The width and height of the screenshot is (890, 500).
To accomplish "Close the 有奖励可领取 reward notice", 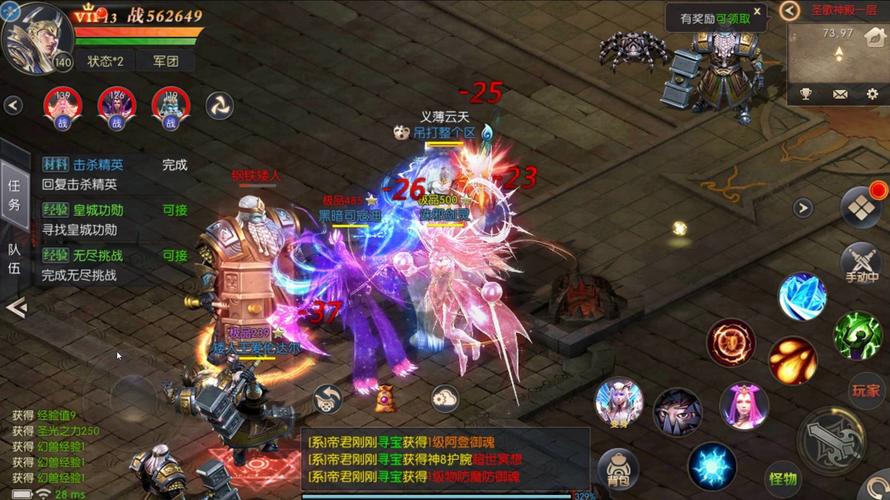I will 759,15.
